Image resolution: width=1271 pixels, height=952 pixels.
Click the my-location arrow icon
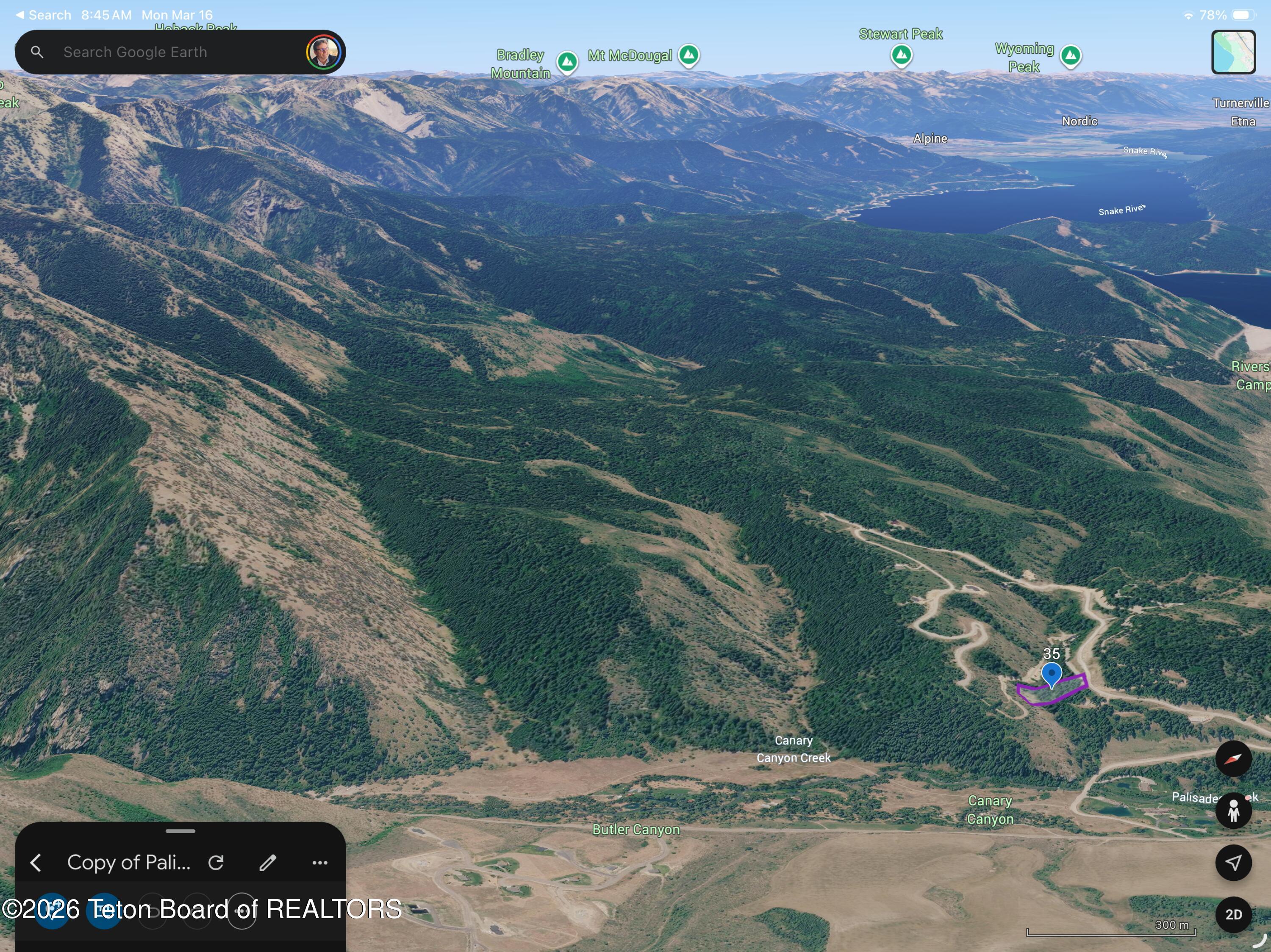[1234, 863]
